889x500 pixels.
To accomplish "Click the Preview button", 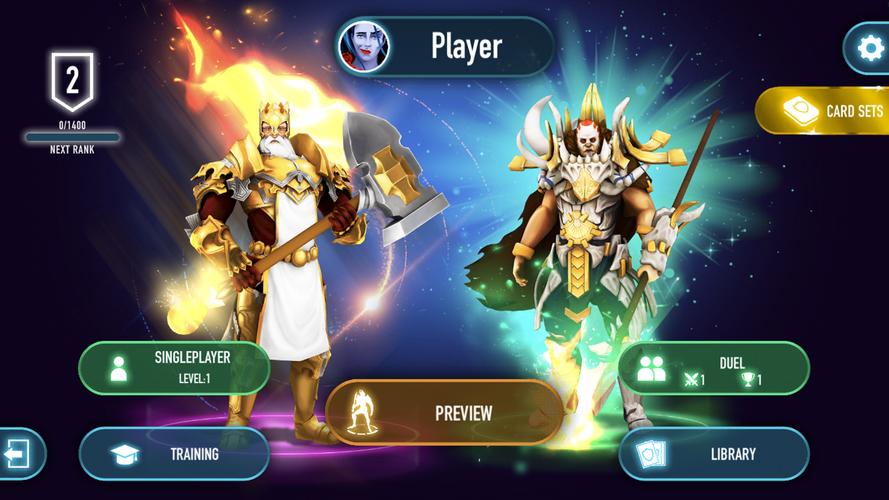I will point(444,412).
